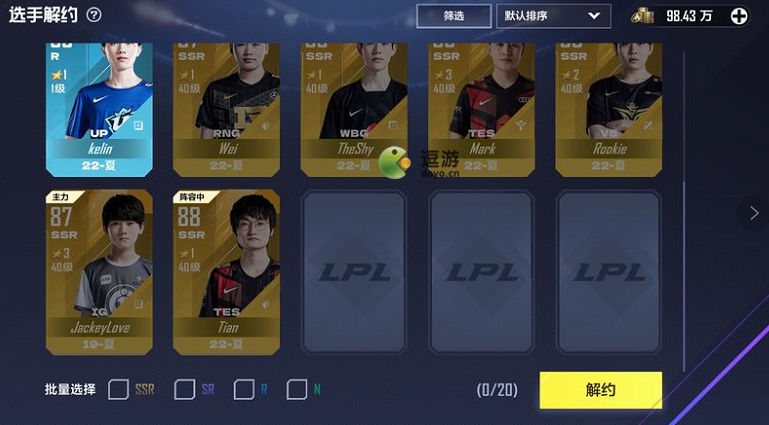Toggle the R batch select checkbox
This screenshot has width=769, height=425.
coord(243,389)
